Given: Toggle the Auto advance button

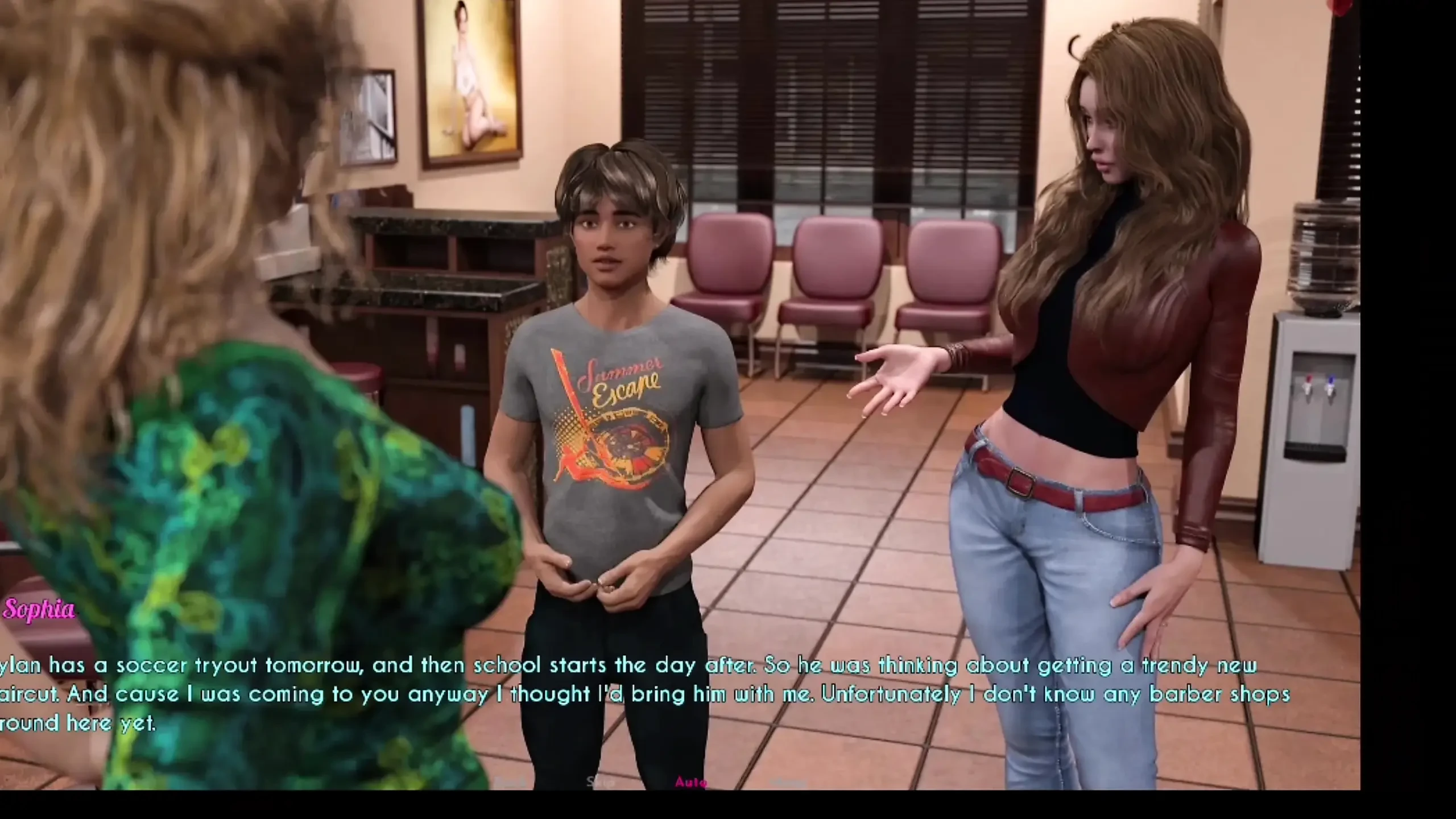Looking at the screenshot, I should coord(691,783).
